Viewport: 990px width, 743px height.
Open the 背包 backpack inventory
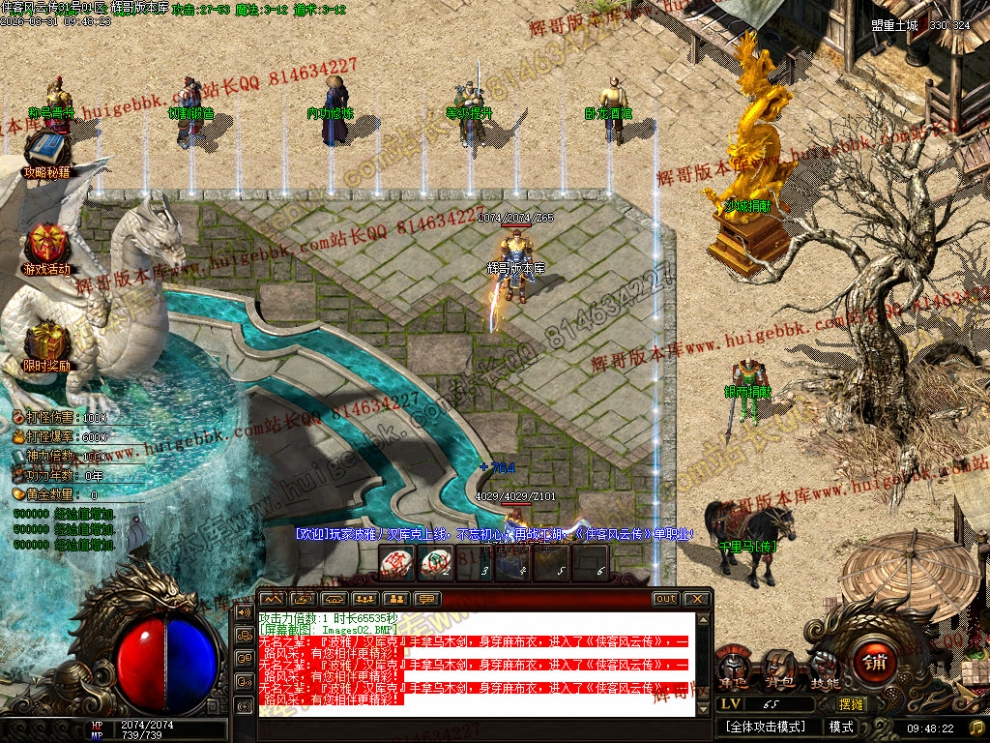point(779,668)
